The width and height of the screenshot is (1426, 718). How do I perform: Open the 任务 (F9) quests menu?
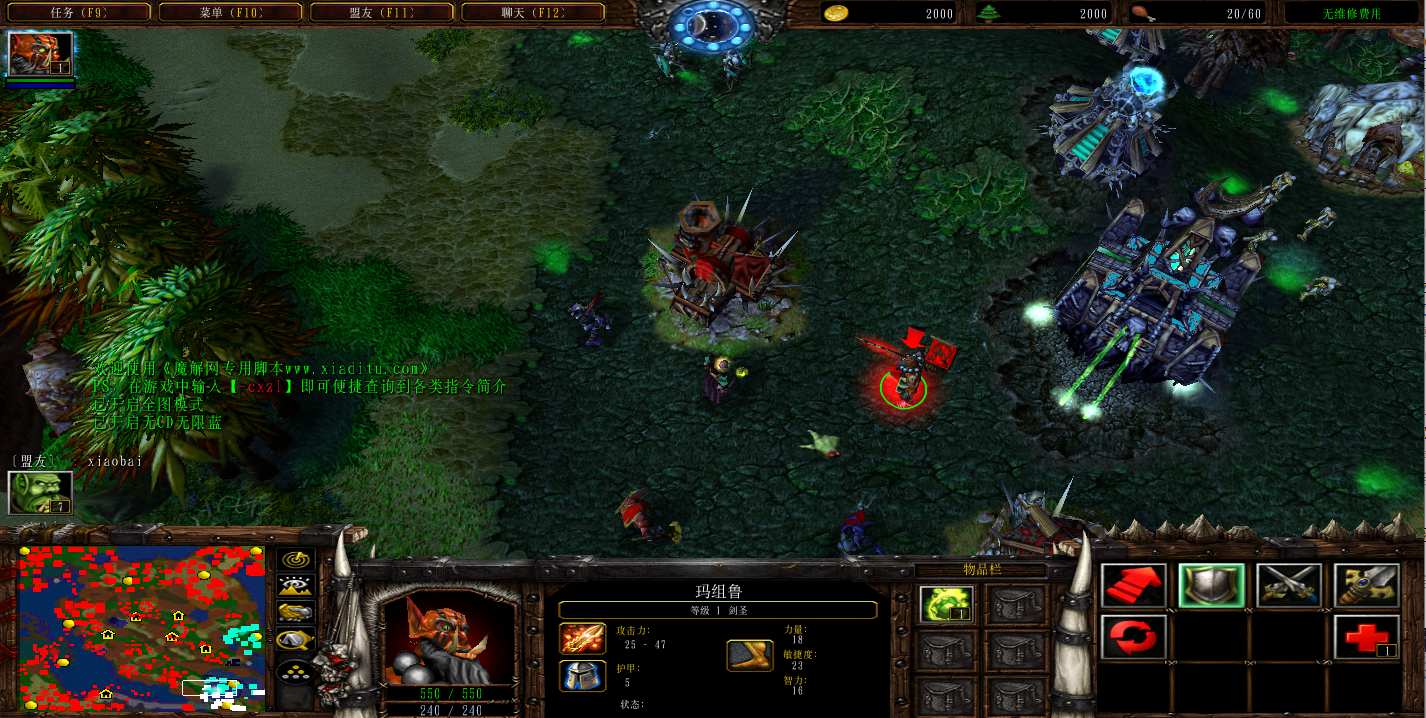(x=78, y=13)
